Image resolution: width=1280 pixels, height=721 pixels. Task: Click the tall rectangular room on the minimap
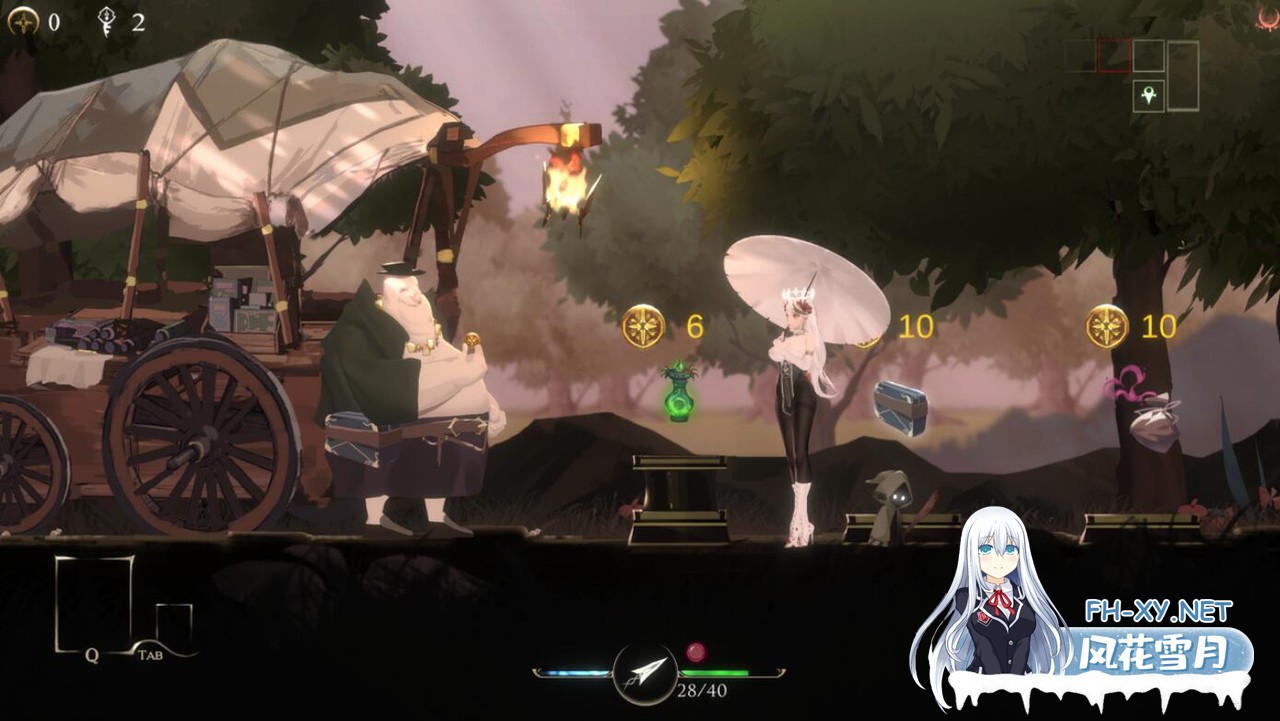click(1183, 75)
